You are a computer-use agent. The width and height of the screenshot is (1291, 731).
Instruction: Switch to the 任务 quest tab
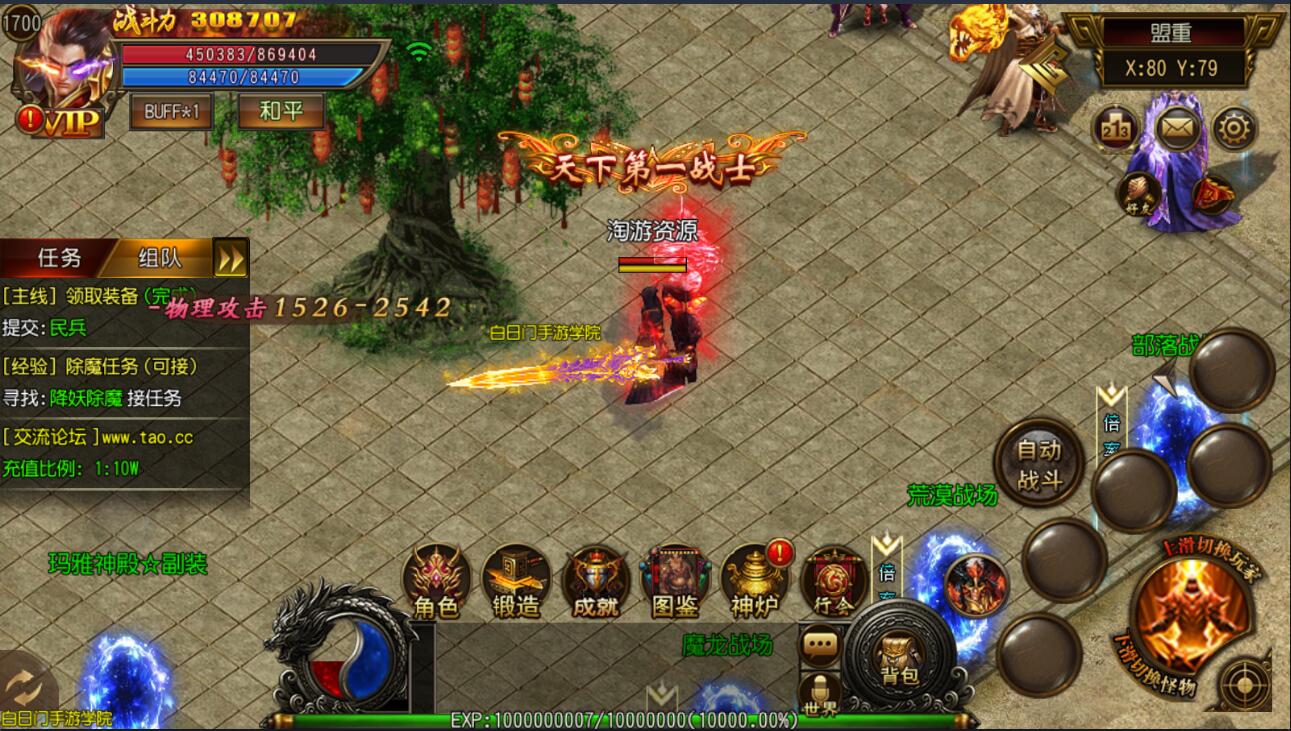tap(60, 258)
